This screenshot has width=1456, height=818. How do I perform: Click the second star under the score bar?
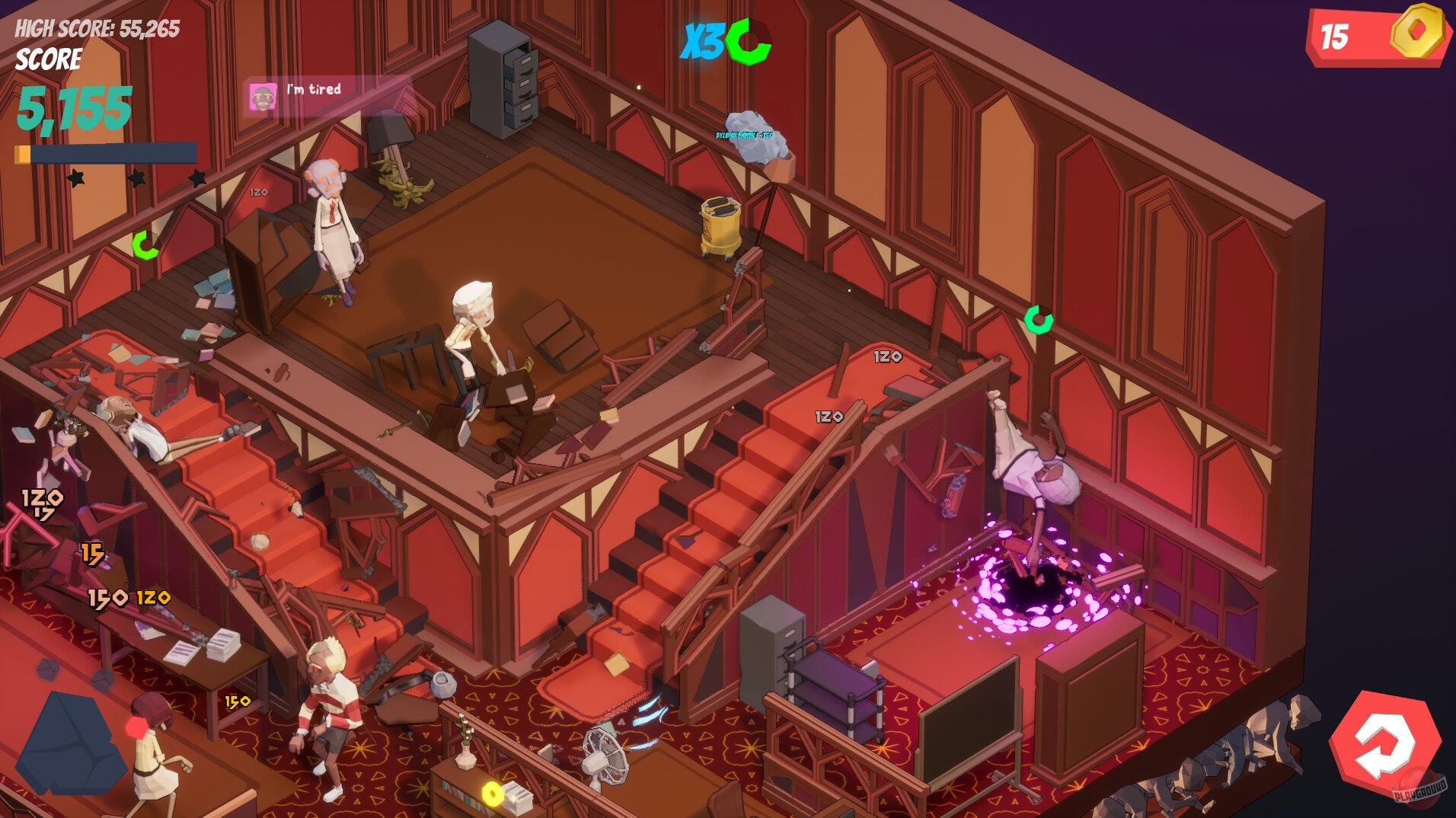pyautogui.click(x=137, y=178)
